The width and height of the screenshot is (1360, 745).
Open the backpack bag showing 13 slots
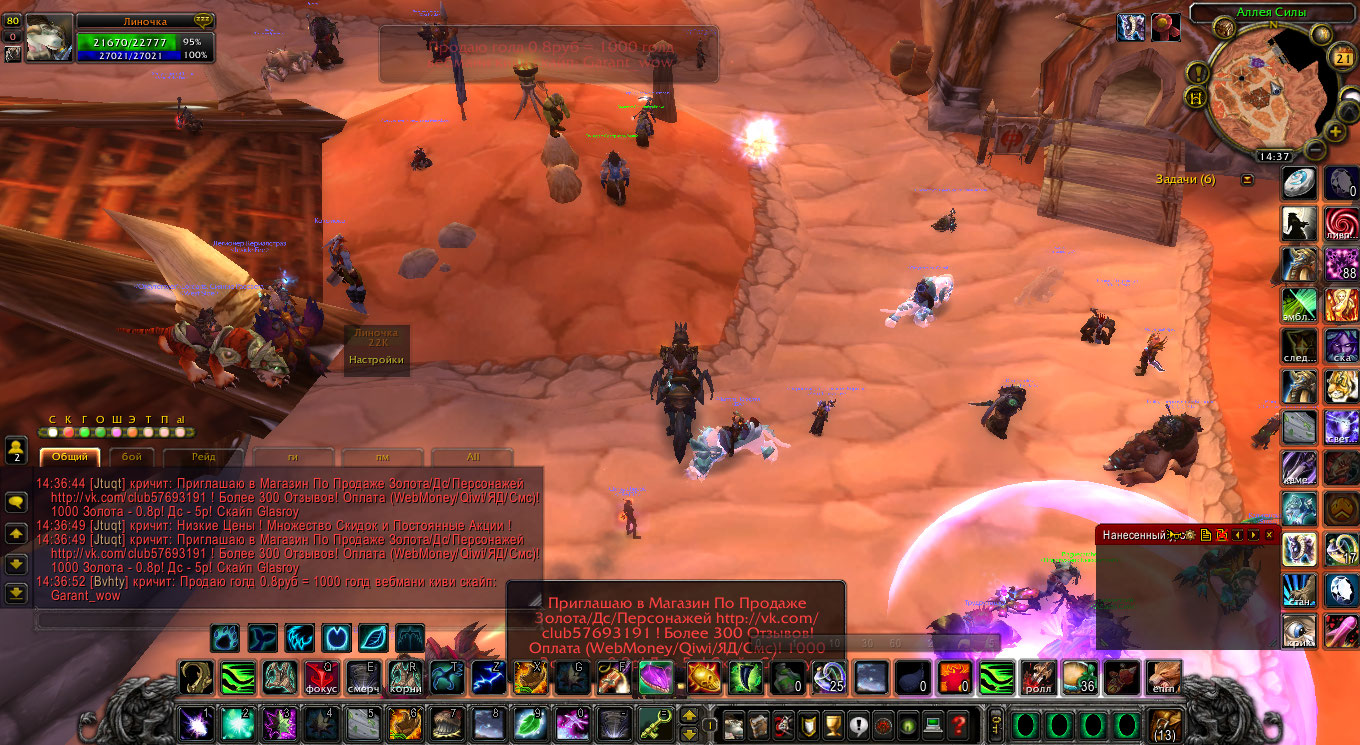click(1163, 723)
